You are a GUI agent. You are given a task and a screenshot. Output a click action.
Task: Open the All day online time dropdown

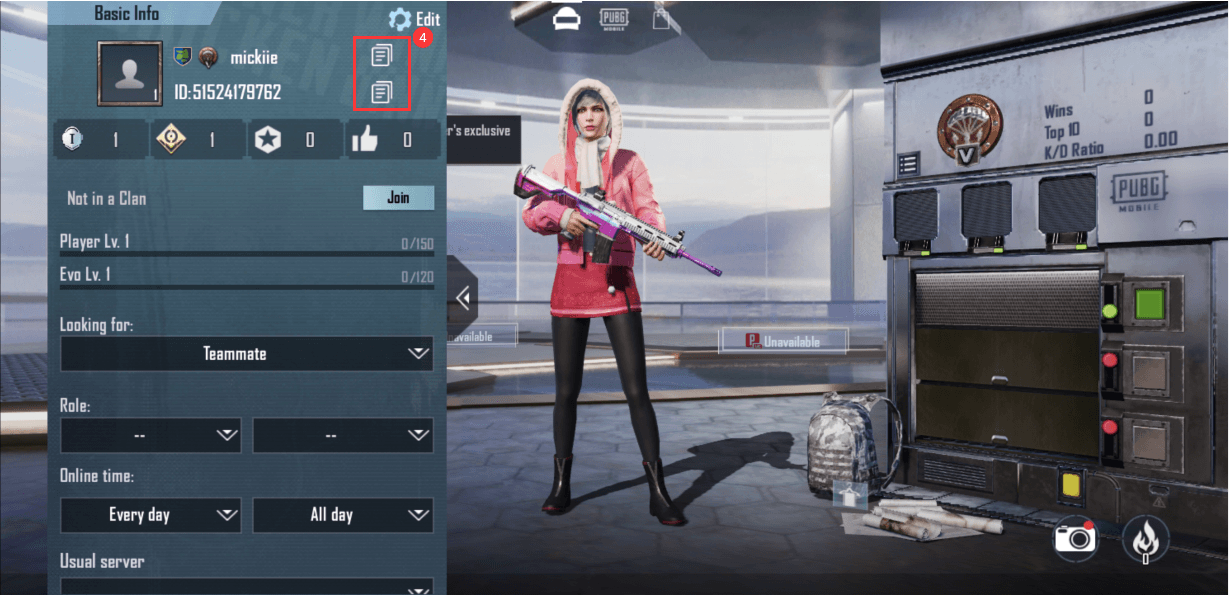coord(342,515)
